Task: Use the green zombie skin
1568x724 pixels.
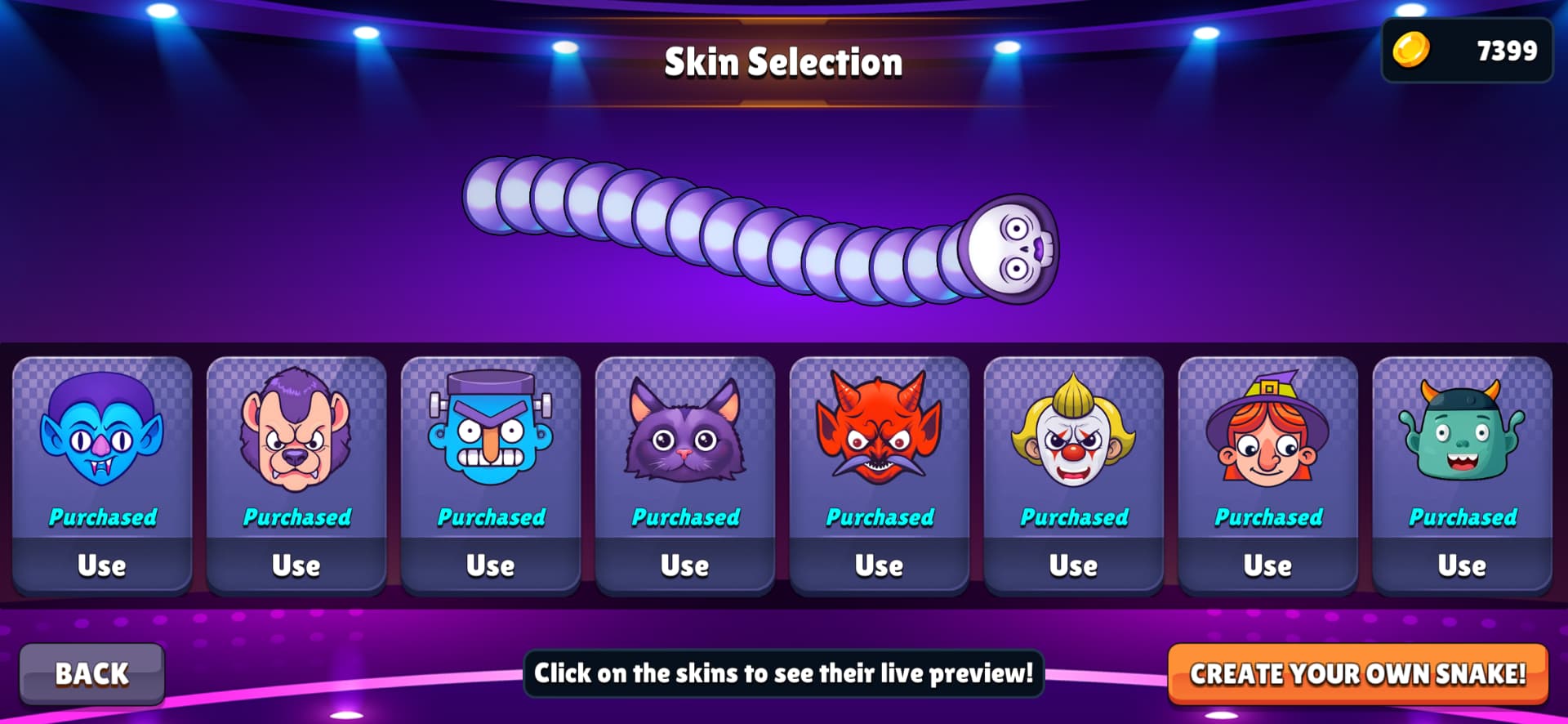Action: pos(1463,565)
